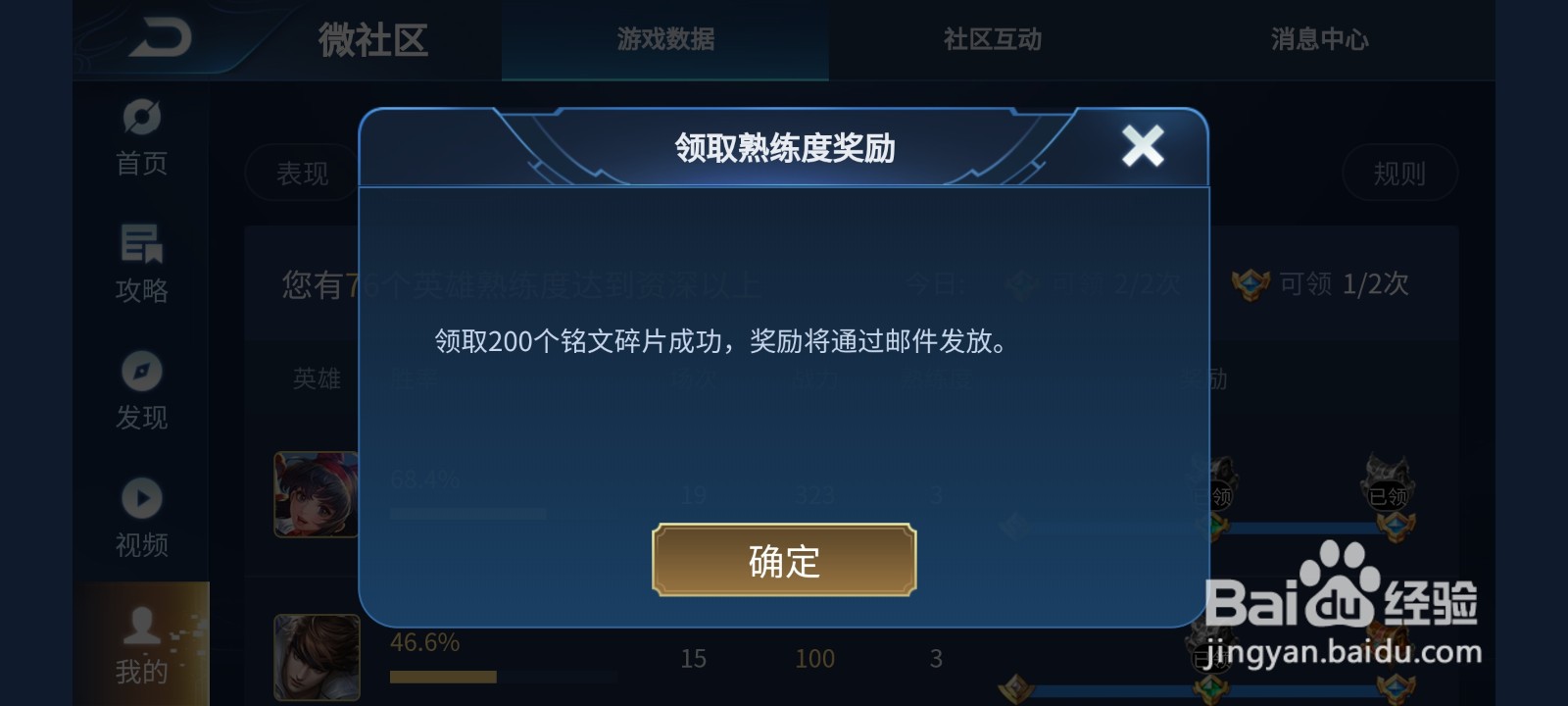The image size is (1568, 706).
Task: Open the 社区互动 tab
Action: [x=992, y=39]
